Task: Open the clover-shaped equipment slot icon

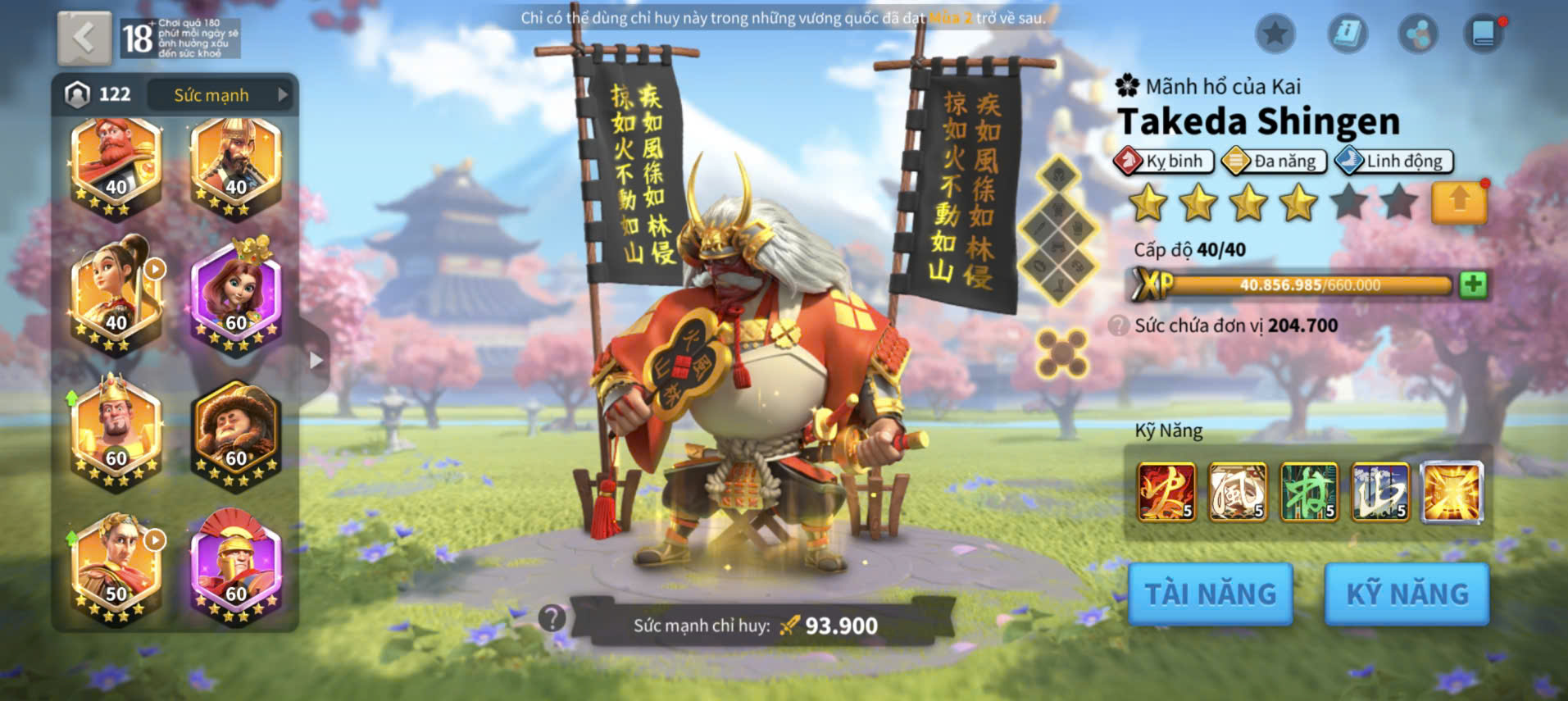Action: 1062,353
